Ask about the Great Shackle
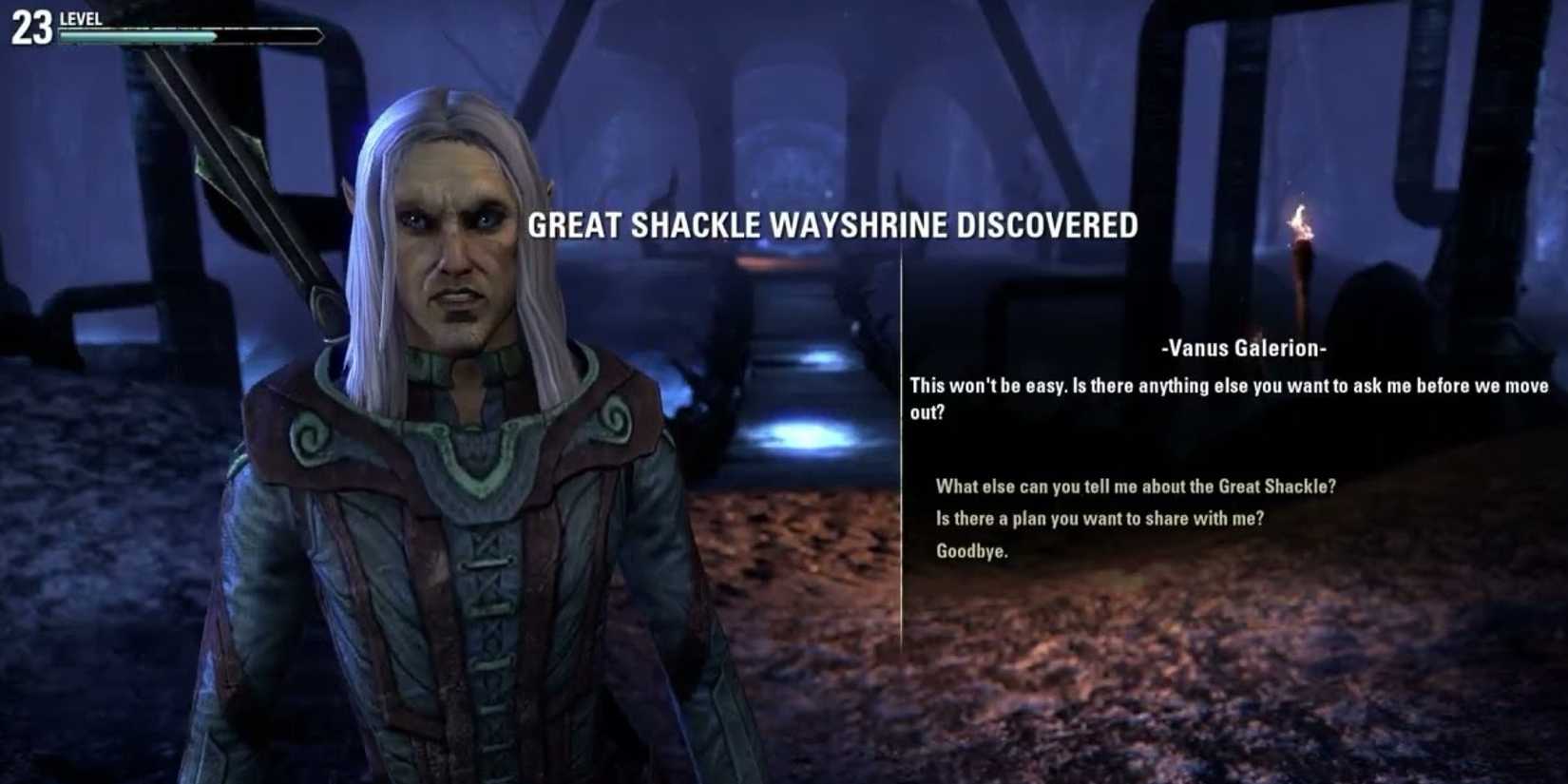This screenshot has width=1568, height=784. 1136,486
